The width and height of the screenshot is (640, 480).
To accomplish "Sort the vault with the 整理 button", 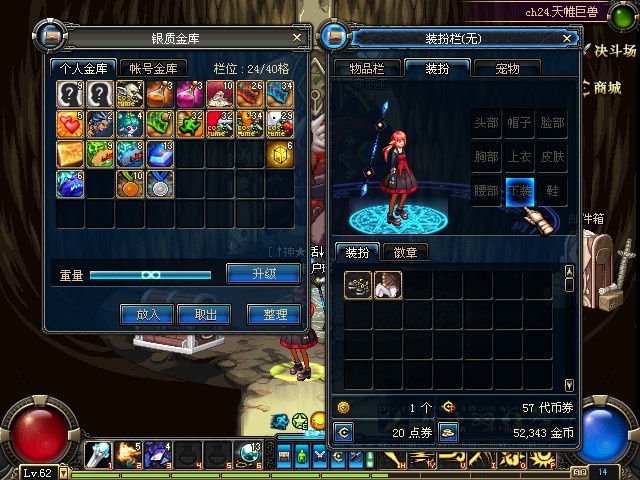I will point(273,314).
